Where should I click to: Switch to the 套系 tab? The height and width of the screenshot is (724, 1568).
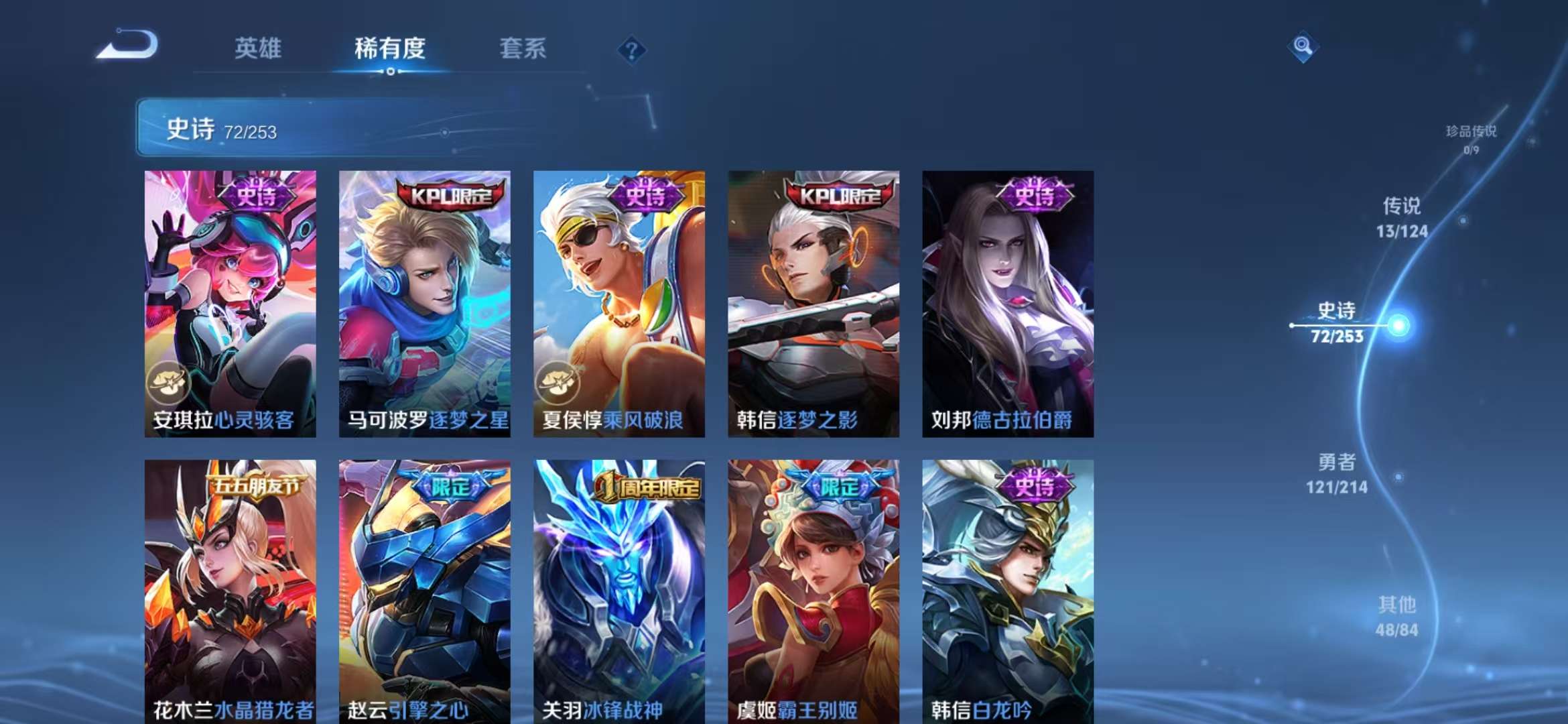522,48
